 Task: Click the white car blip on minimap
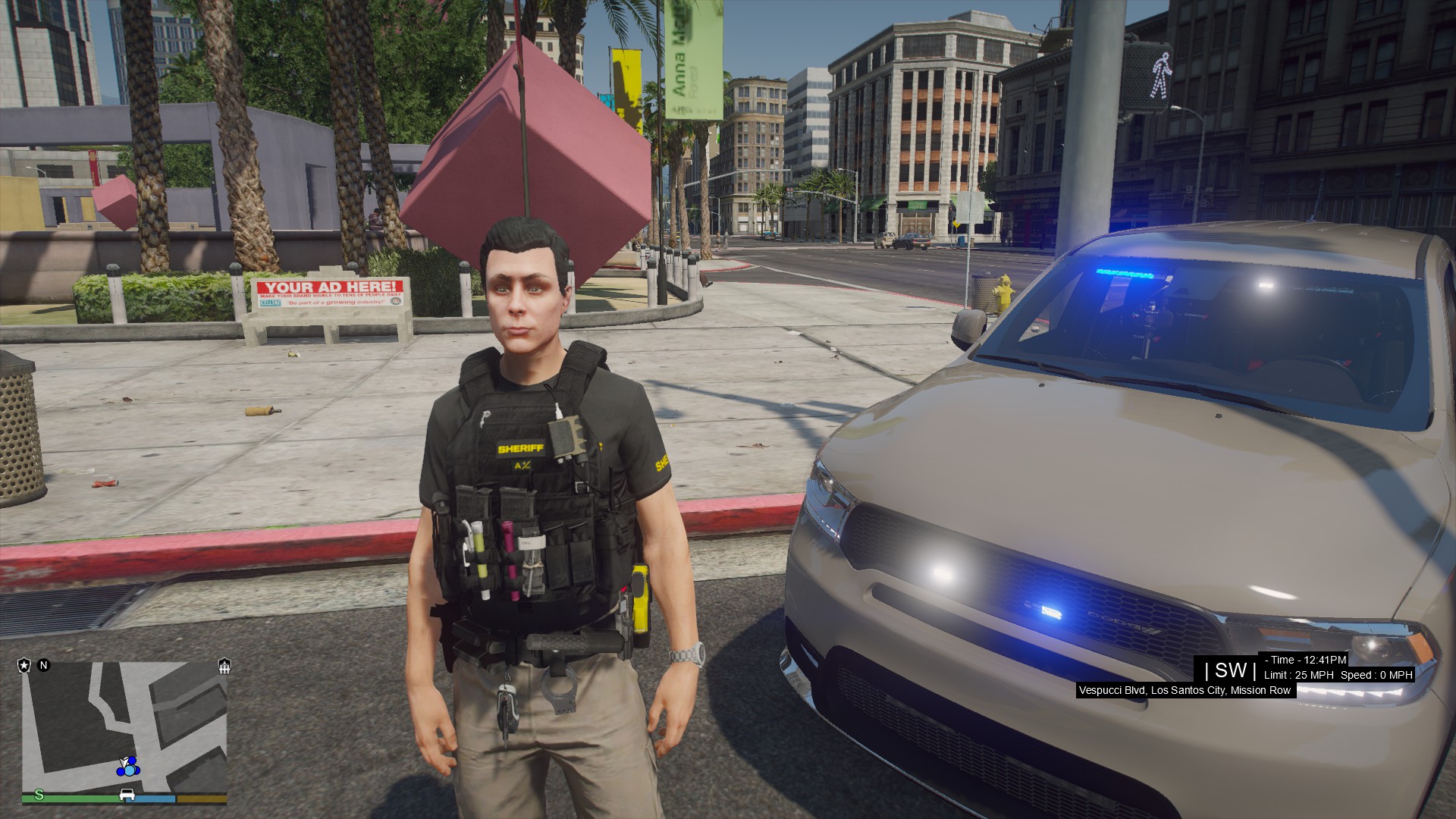pos(127,795)
